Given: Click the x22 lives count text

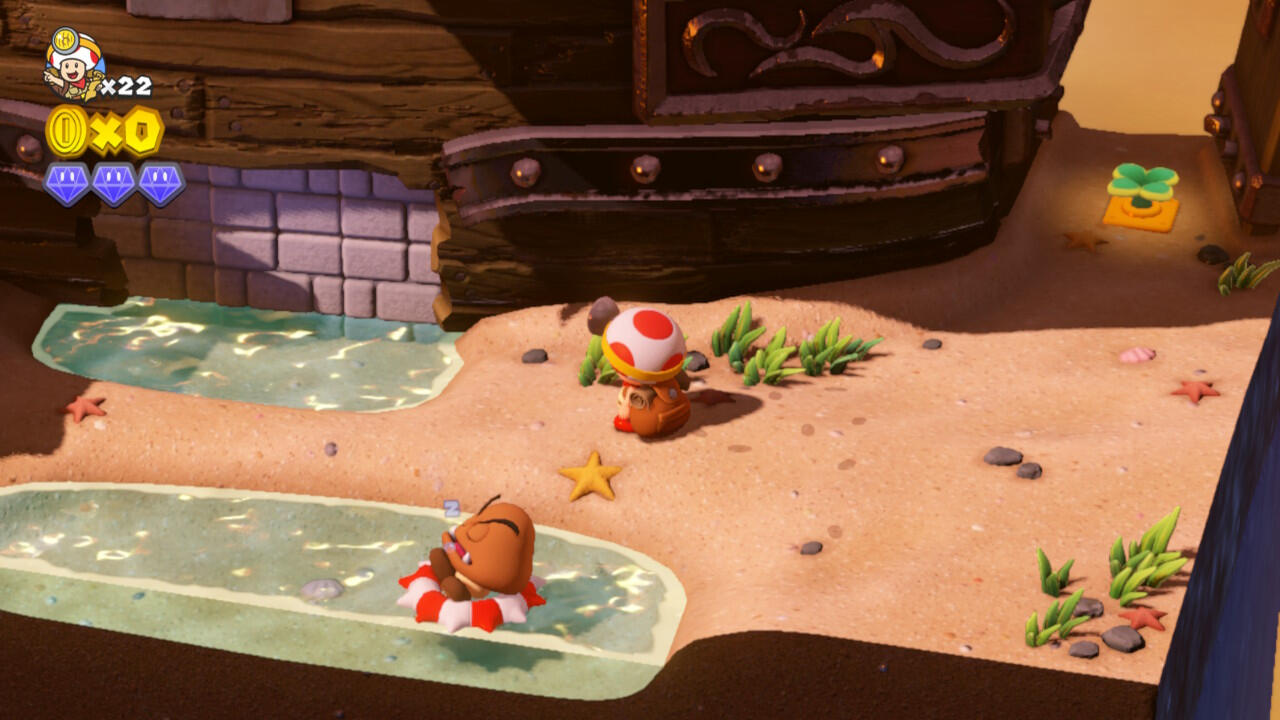Looking at the screenshot, I should tap(125, 85).
